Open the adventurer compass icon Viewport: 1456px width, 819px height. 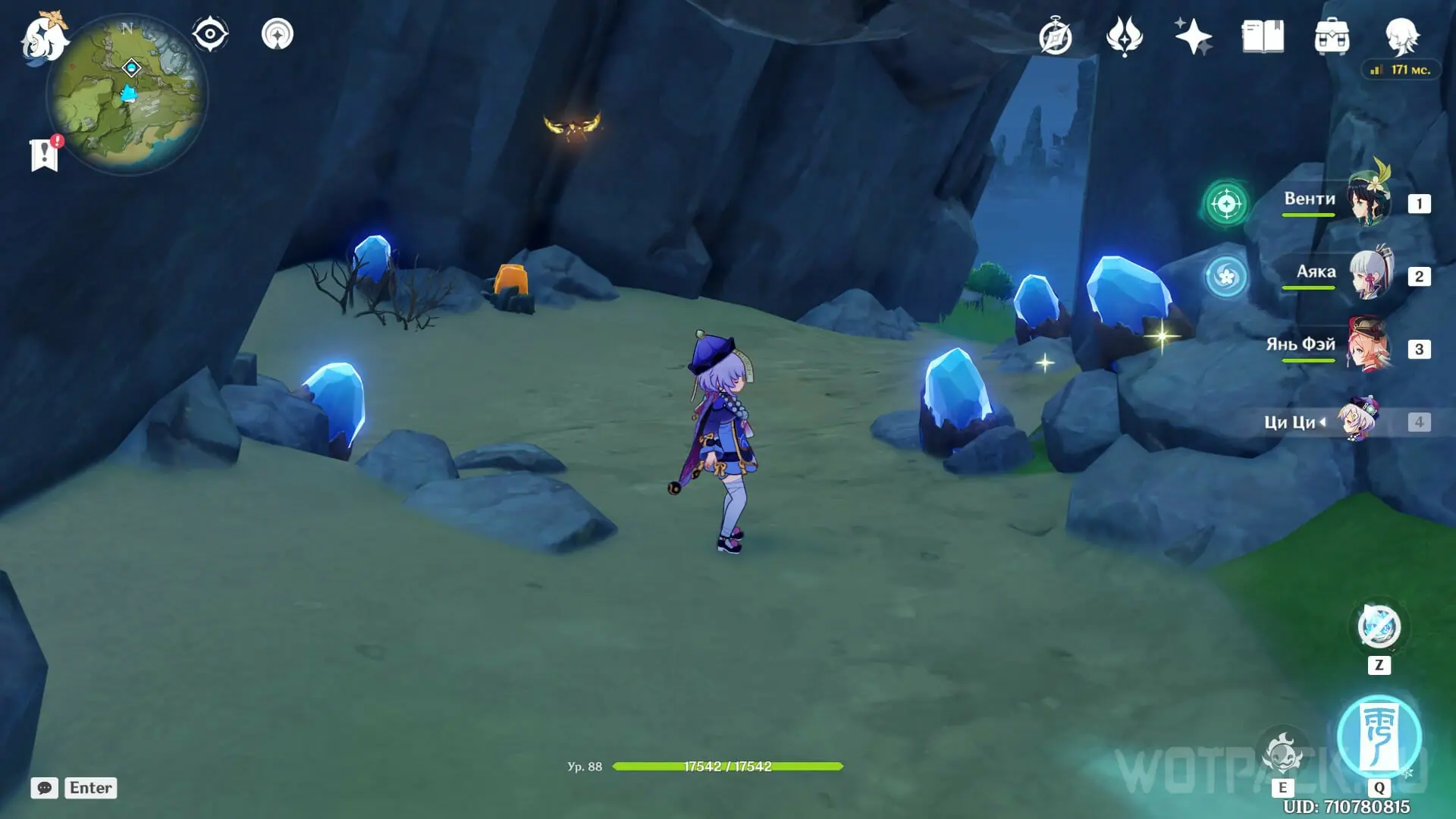(x=1056, y=37)
